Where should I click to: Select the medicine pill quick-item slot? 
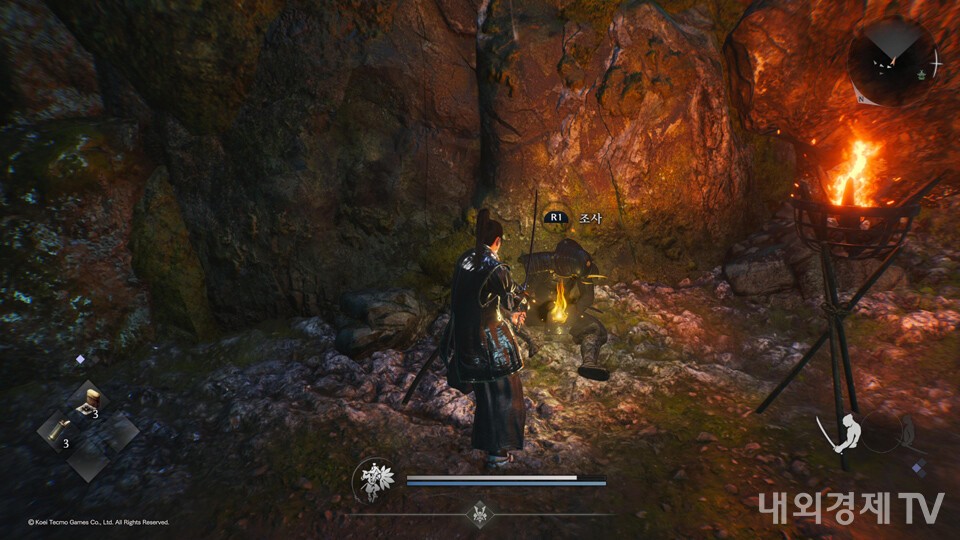click(91, 401)
